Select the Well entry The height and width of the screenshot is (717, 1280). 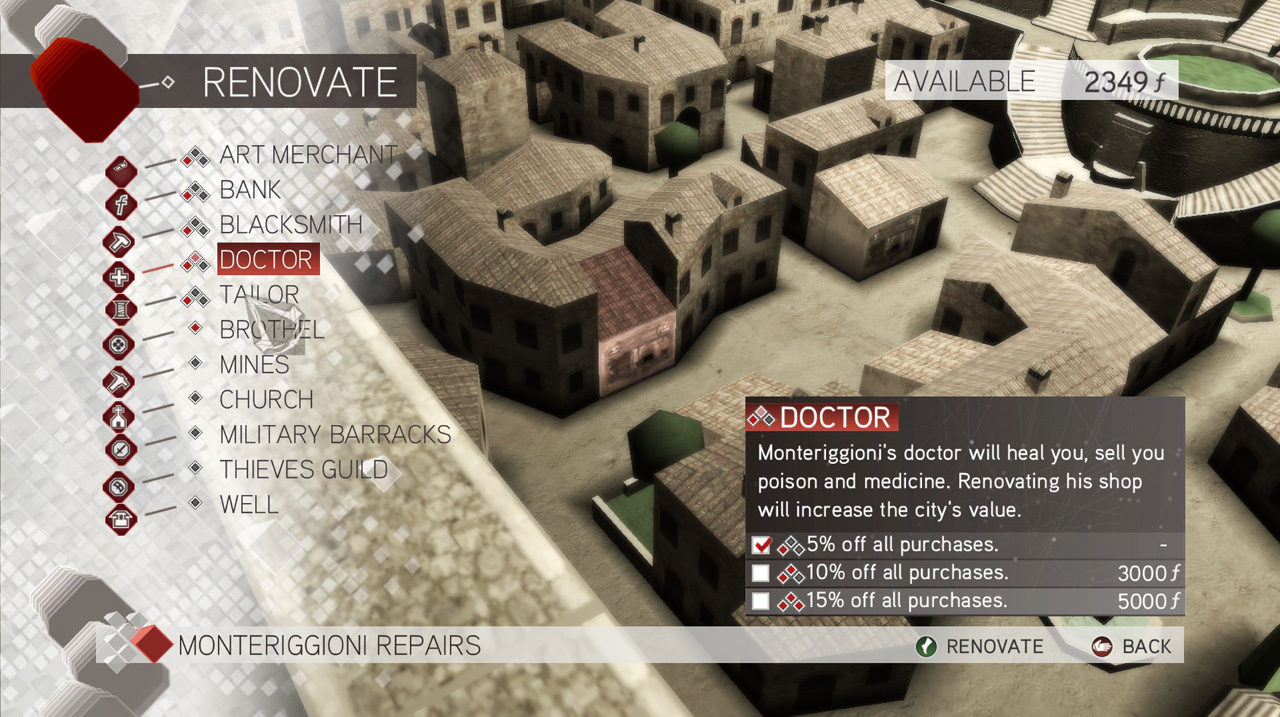click(249, 505)
